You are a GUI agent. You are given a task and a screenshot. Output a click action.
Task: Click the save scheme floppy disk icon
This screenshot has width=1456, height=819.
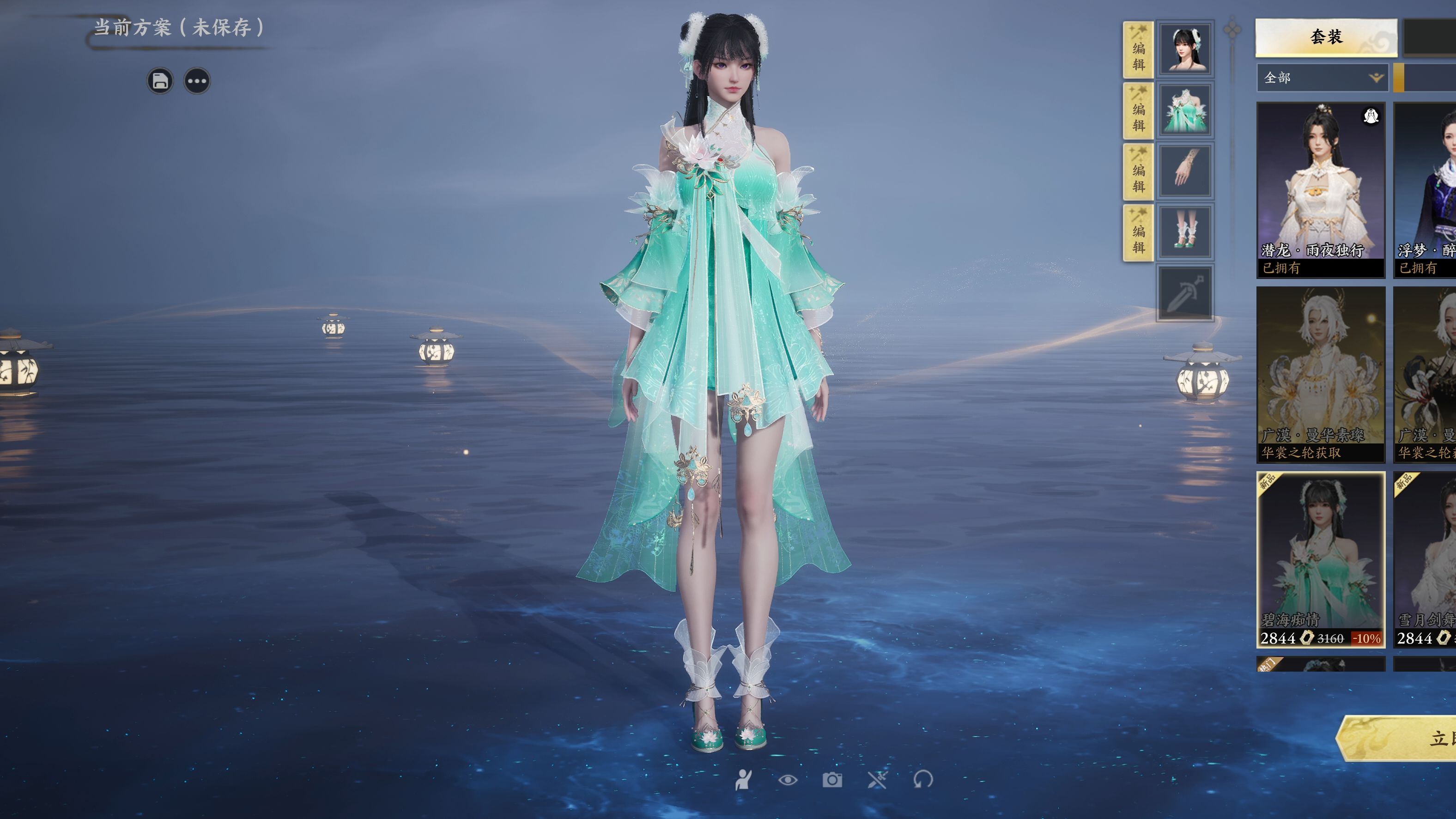pyautogui.click(x=161, y=80)
